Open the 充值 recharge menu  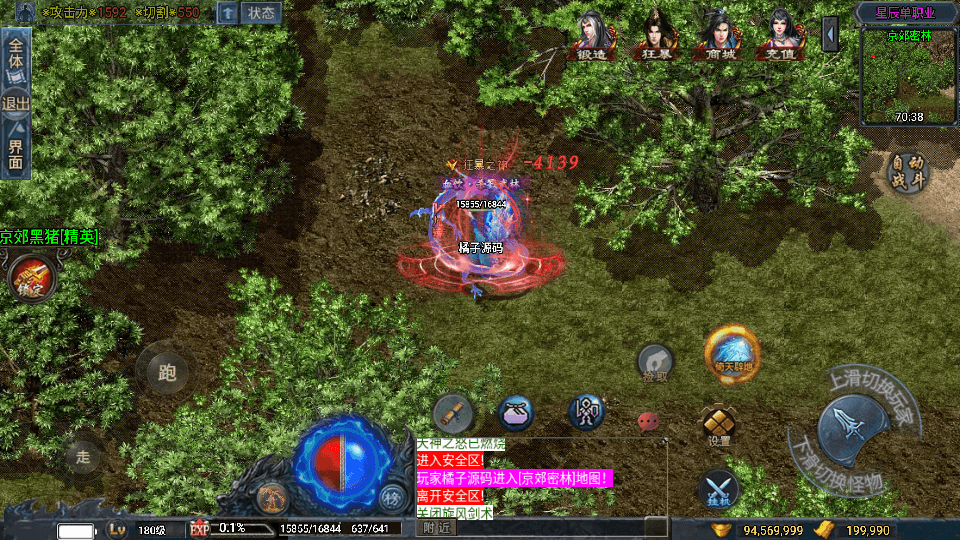tap(780, 37)
